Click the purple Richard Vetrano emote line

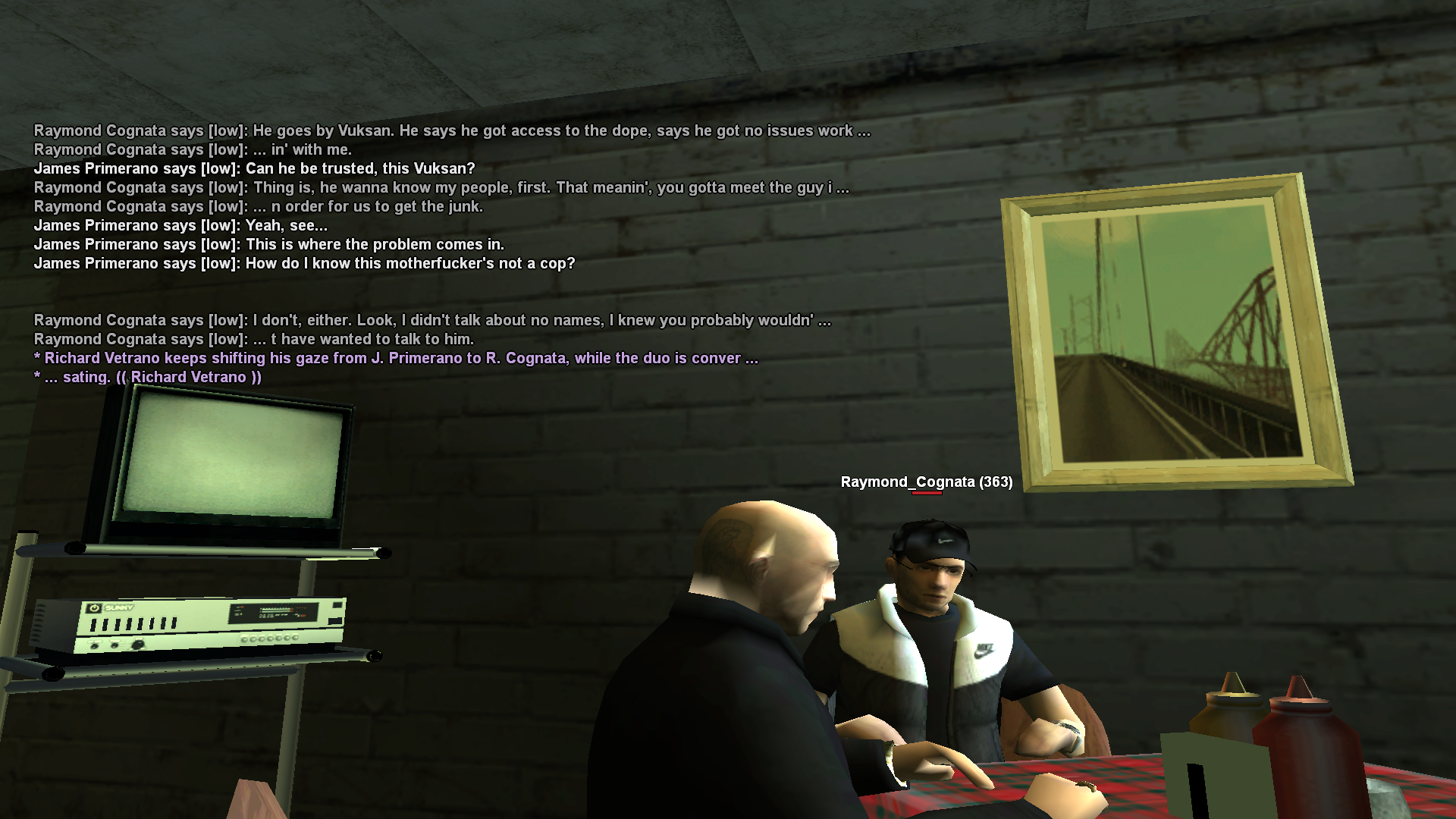click(394, 357)
